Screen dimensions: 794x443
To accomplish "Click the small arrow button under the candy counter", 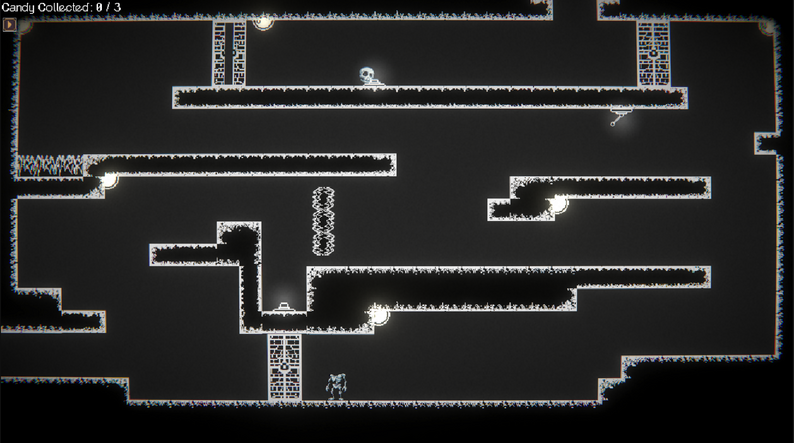I will pyautogui.click(x=10, y=24).
